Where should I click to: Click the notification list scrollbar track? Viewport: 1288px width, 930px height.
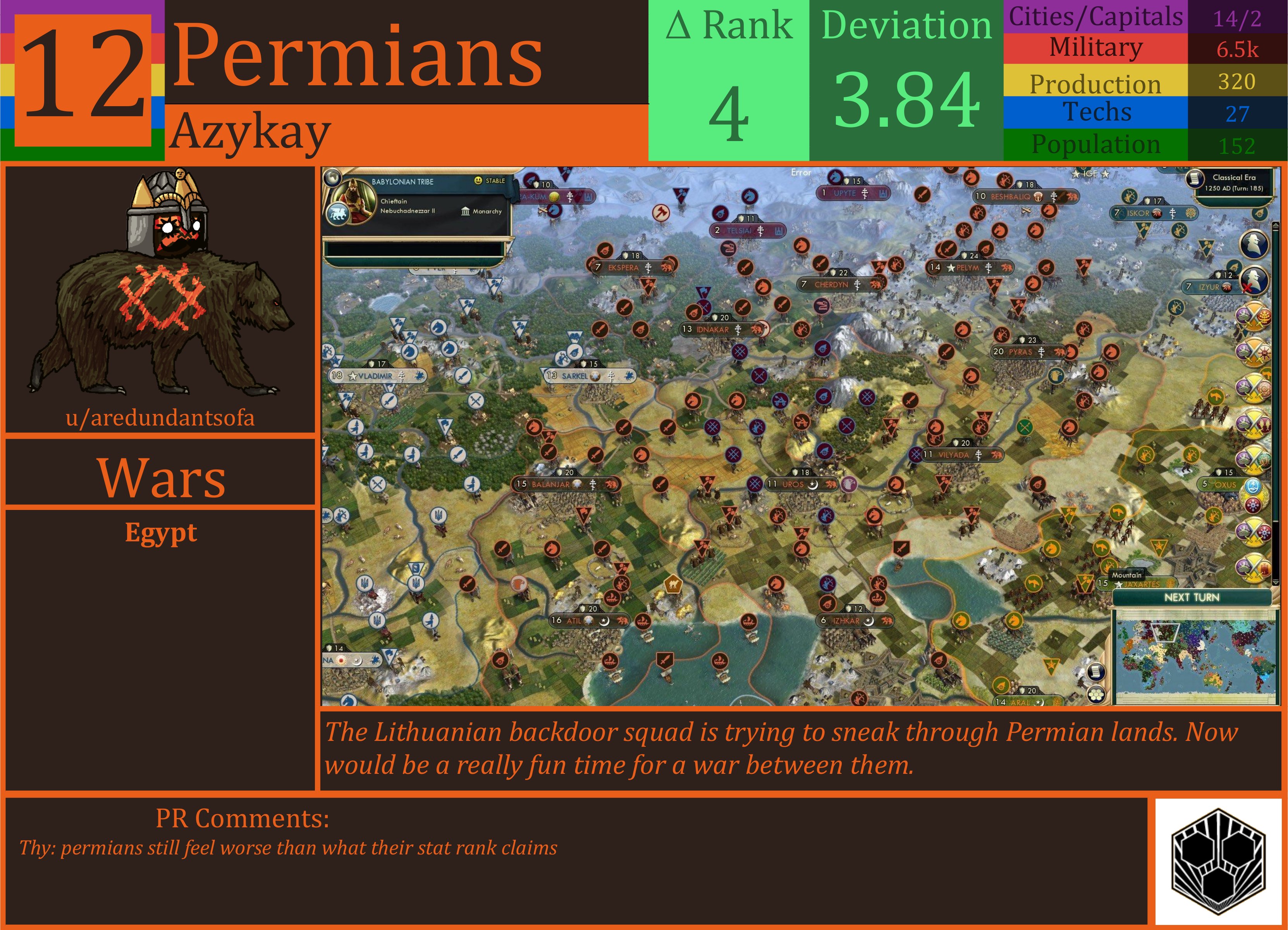(x=1276, y=398)
